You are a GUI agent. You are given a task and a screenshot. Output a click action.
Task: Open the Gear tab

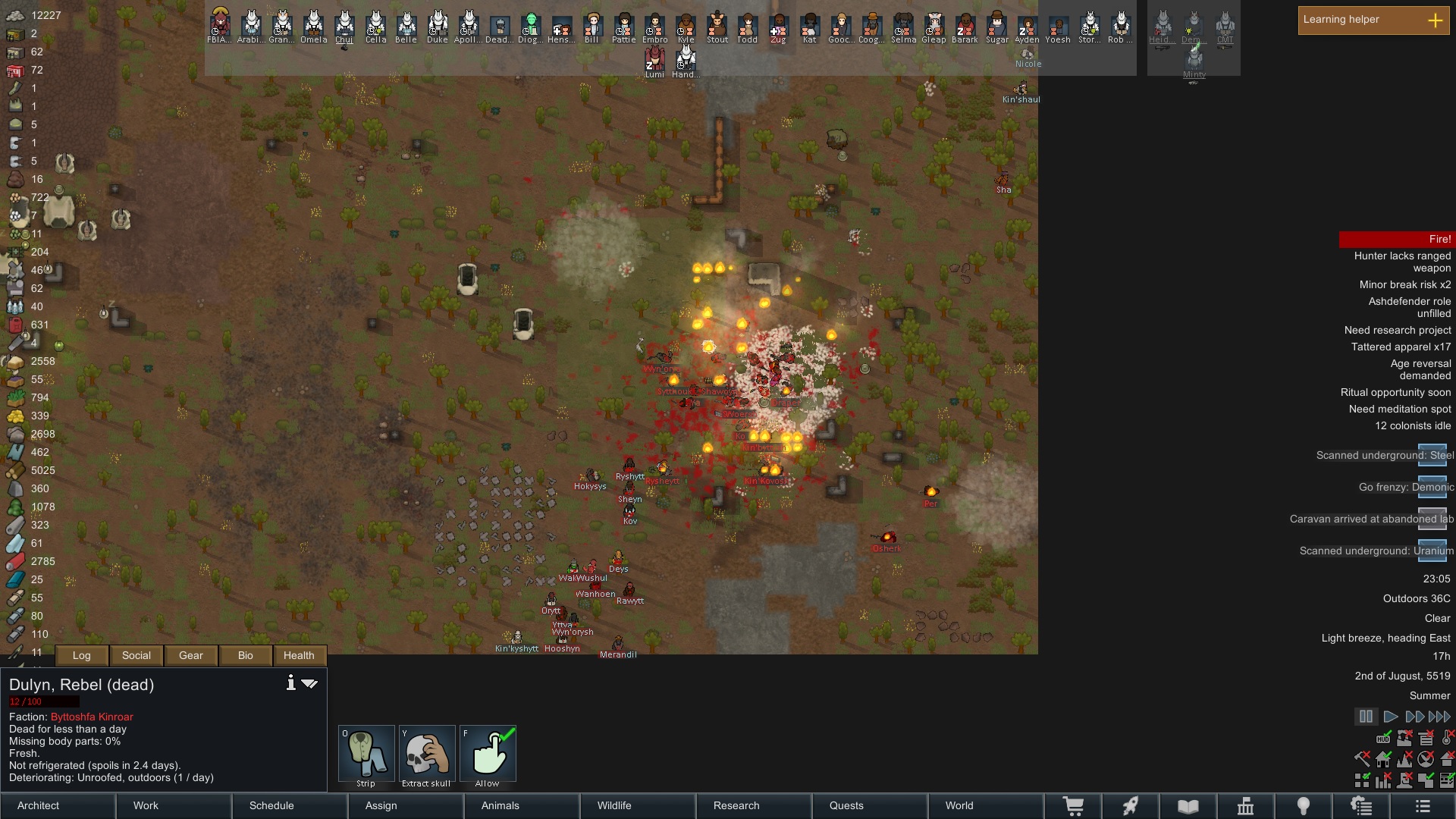pyautogui.click(x=191, y=656)
